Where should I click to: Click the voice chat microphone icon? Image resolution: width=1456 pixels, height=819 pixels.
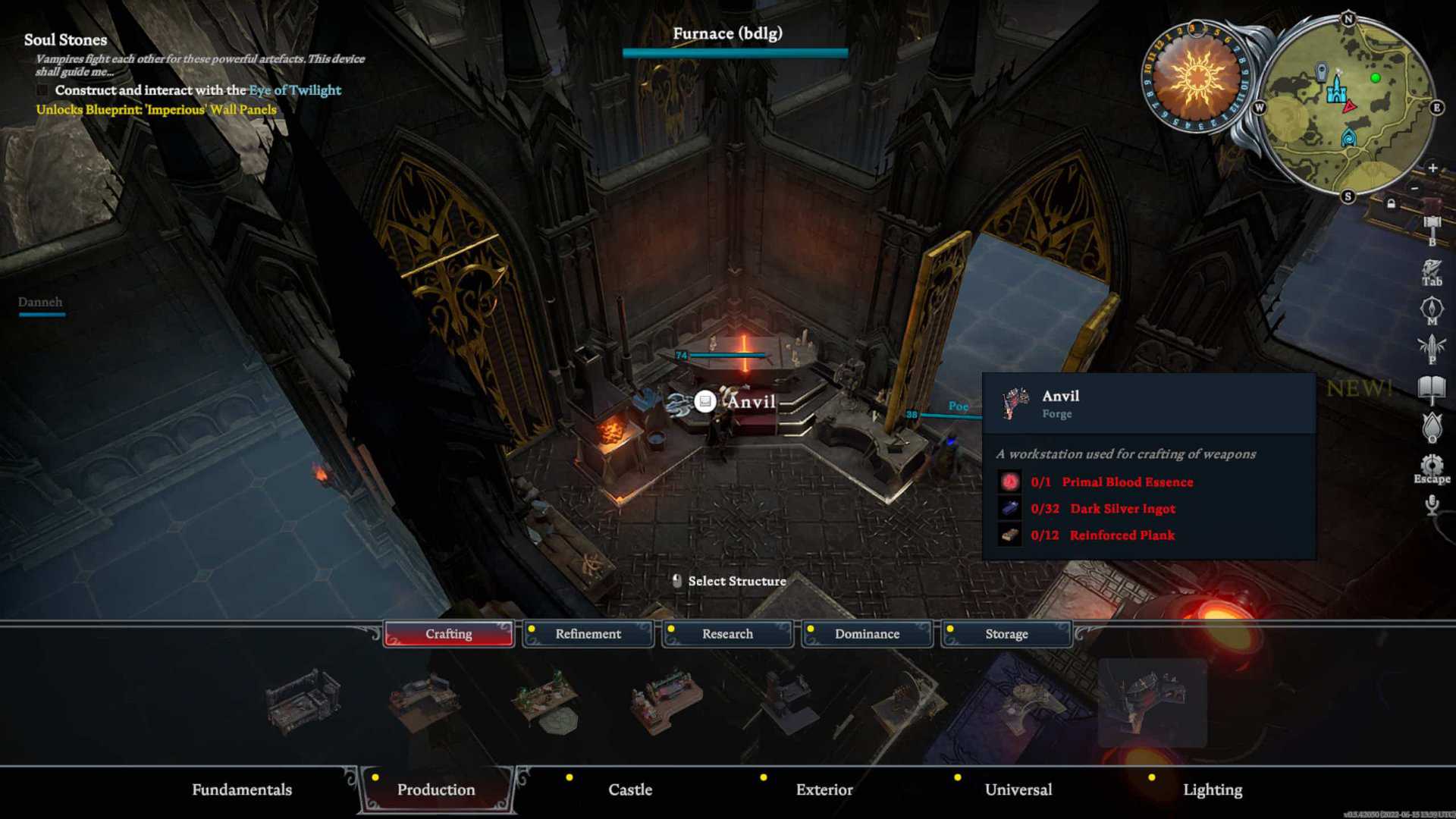1432,503
